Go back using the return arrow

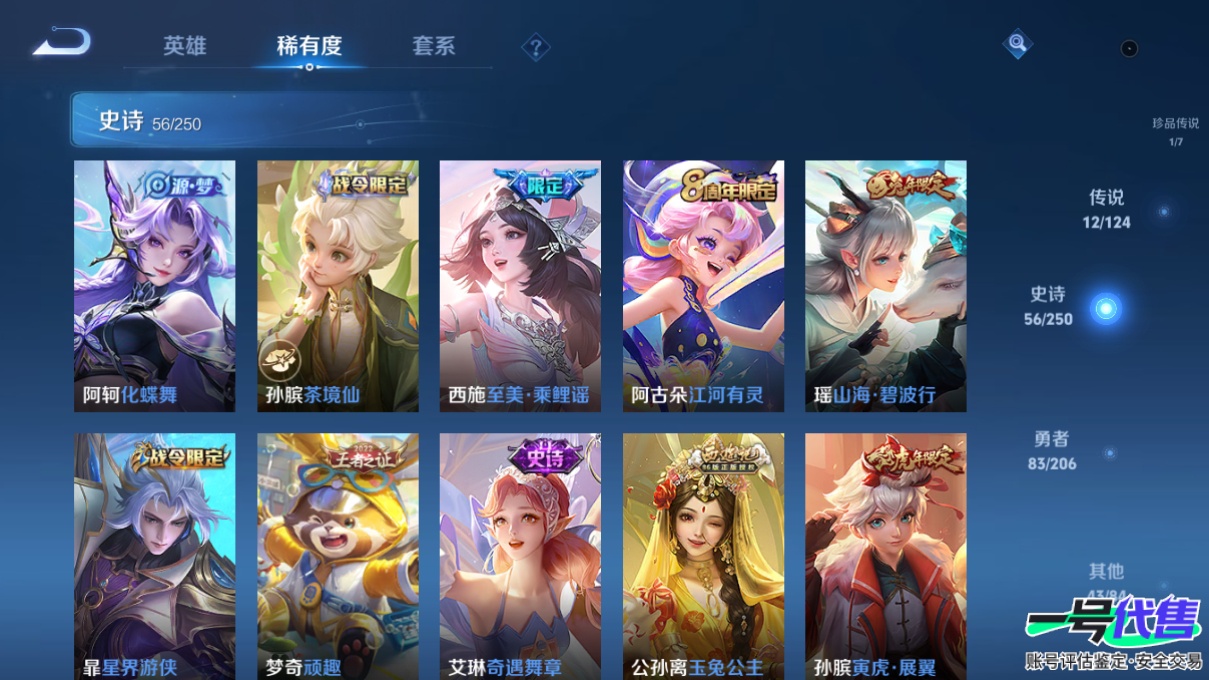pos(62,42)
